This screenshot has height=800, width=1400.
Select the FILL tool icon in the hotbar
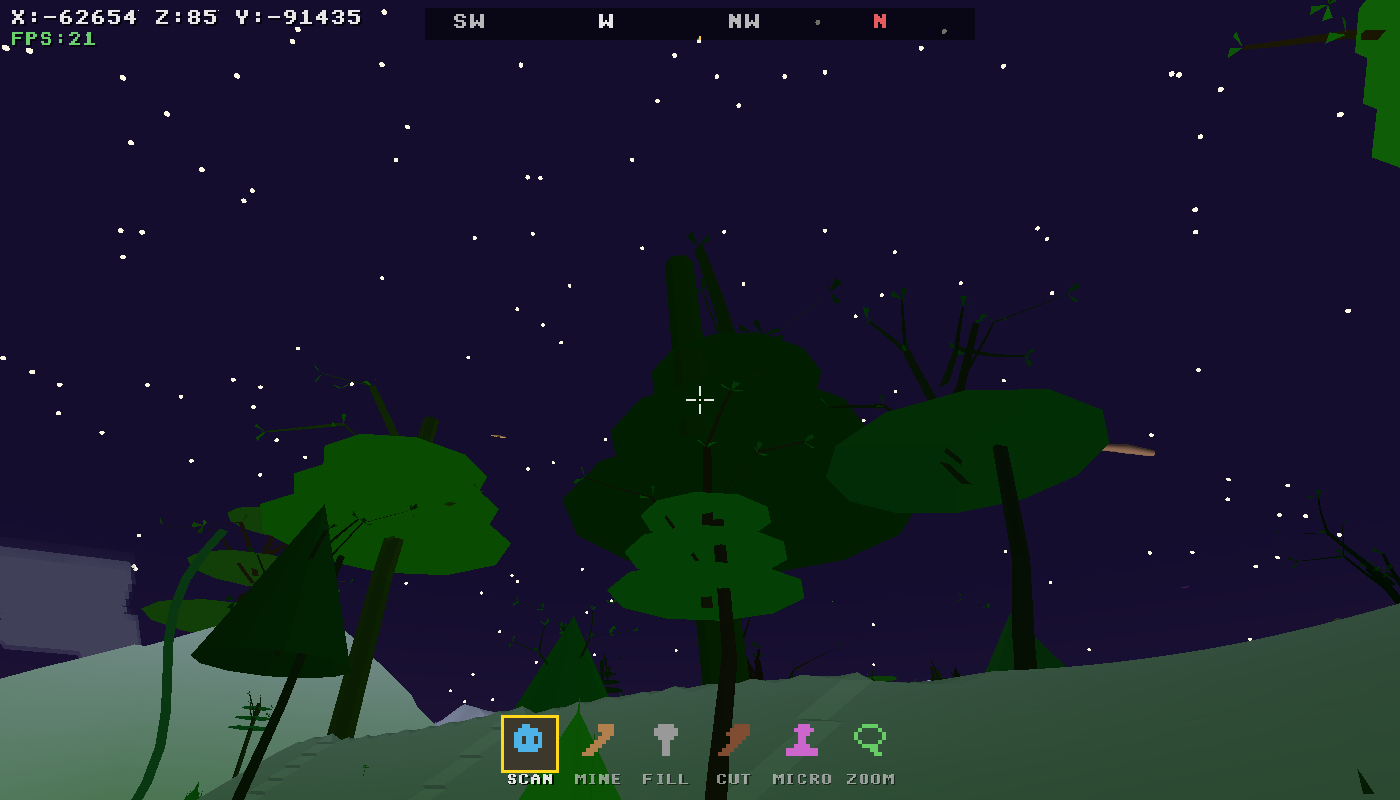(666, 741)
